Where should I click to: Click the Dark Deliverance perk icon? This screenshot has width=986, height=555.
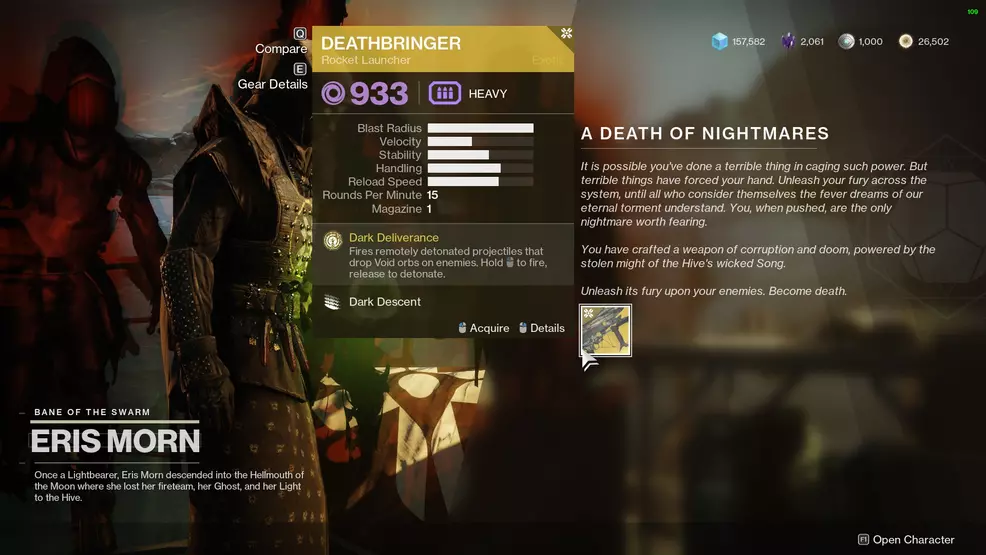click(x=333, y=240)
